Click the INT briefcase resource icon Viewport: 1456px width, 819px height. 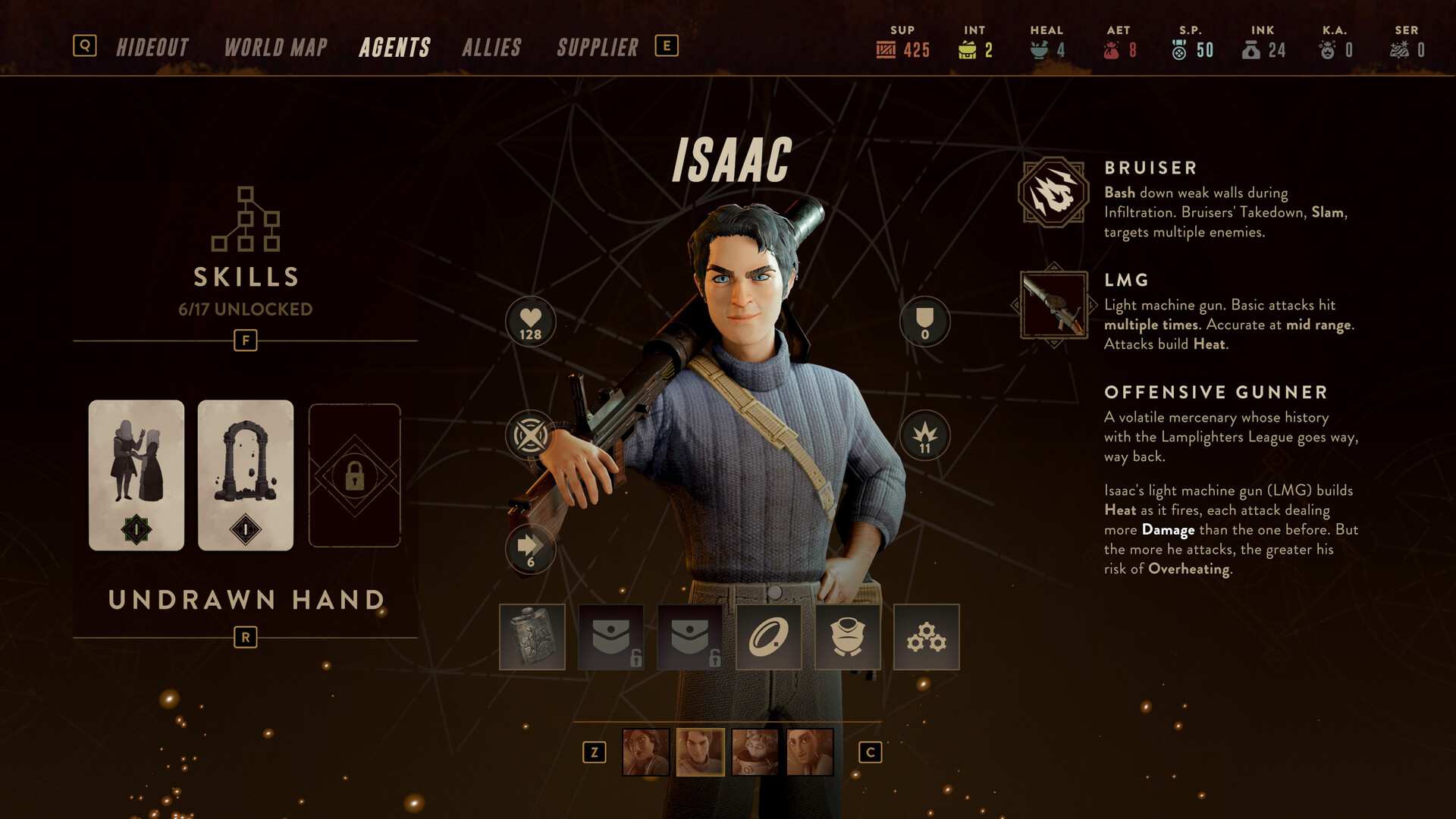(969, 50)
